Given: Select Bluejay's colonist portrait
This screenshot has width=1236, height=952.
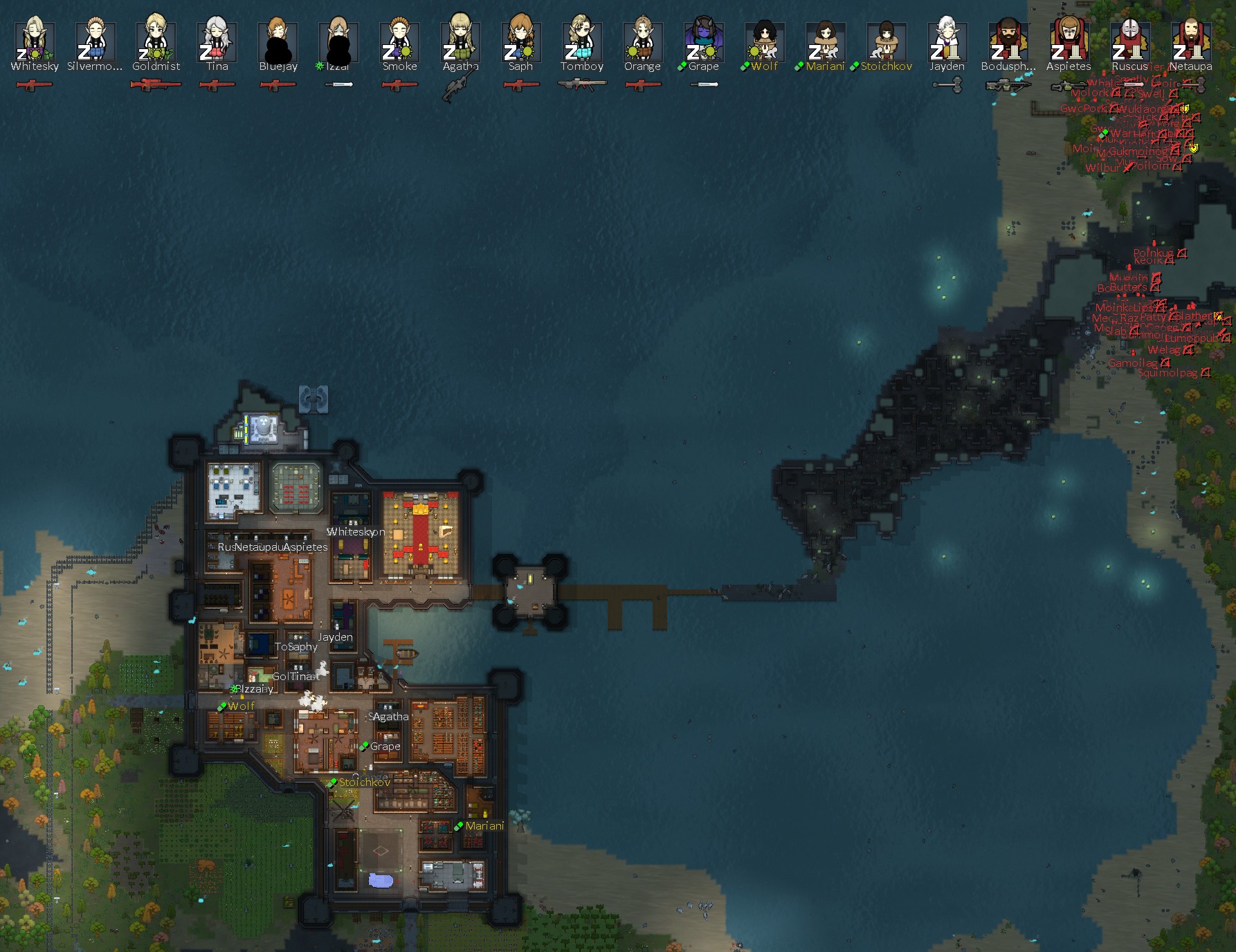Looking at the screenshot, I should coord(278,42).
